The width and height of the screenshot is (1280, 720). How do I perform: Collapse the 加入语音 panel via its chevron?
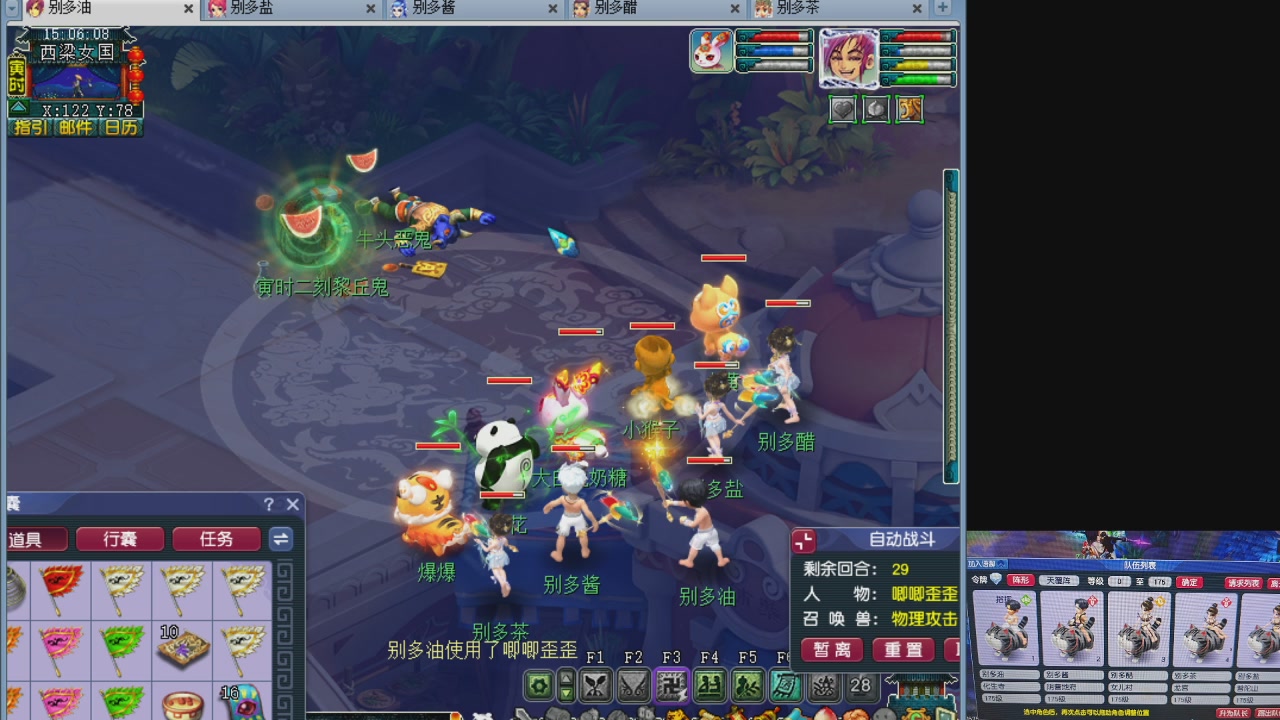1000,562
